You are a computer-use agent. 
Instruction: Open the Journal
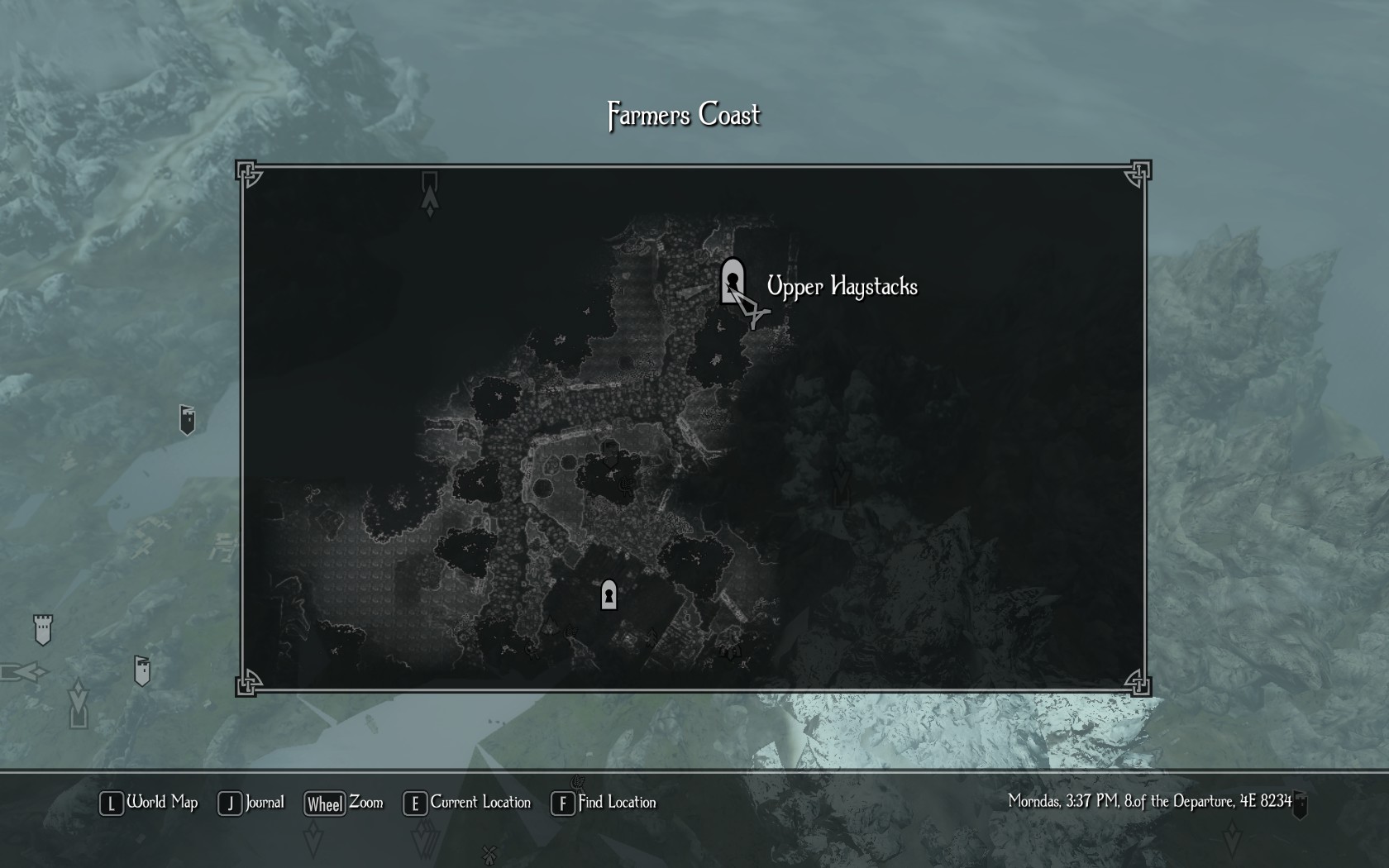[x=251, y=803]
